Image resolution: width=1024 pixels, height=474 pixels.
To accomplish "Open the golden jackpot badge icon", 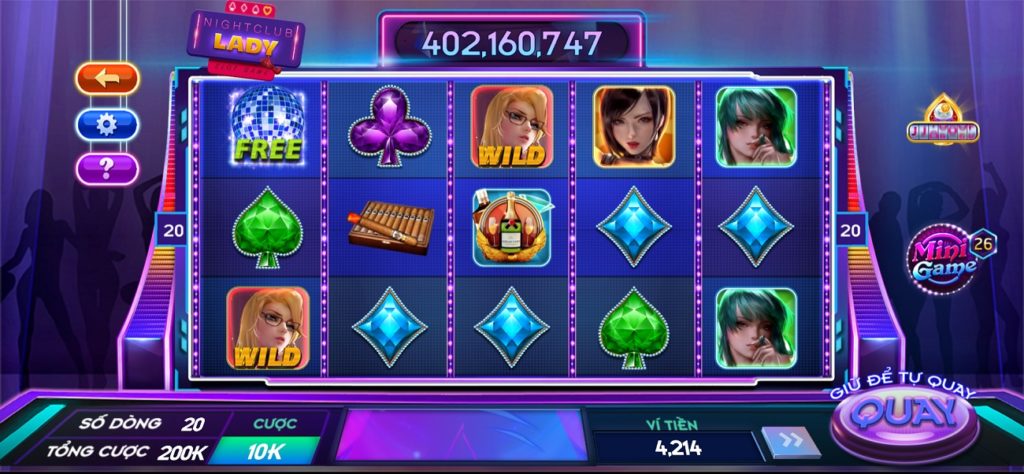I will (x=942, y=122).
